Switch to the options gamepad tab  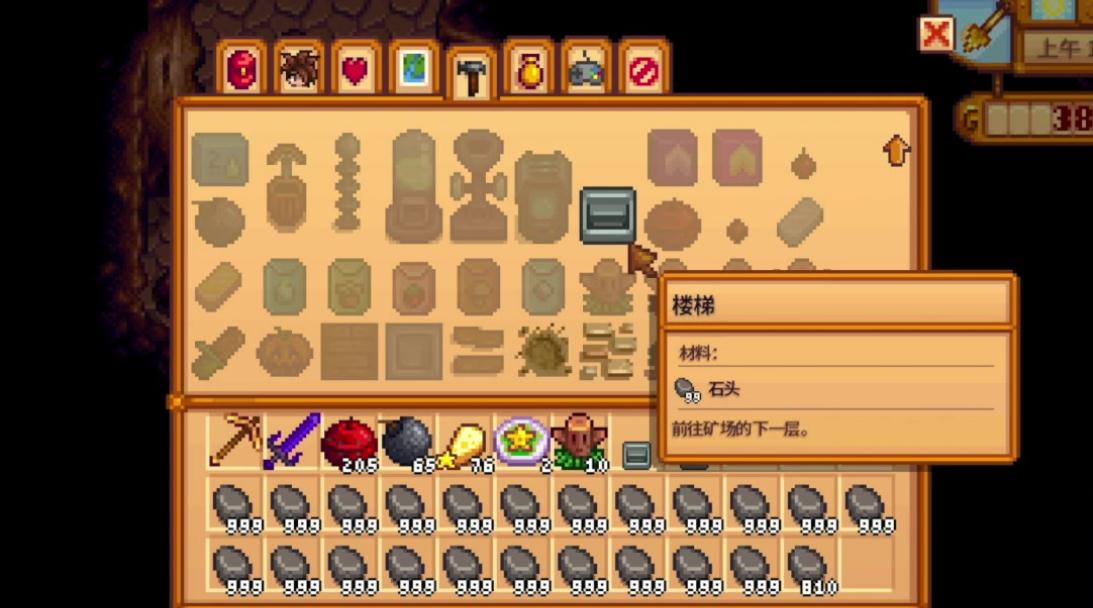coord(586,71)
